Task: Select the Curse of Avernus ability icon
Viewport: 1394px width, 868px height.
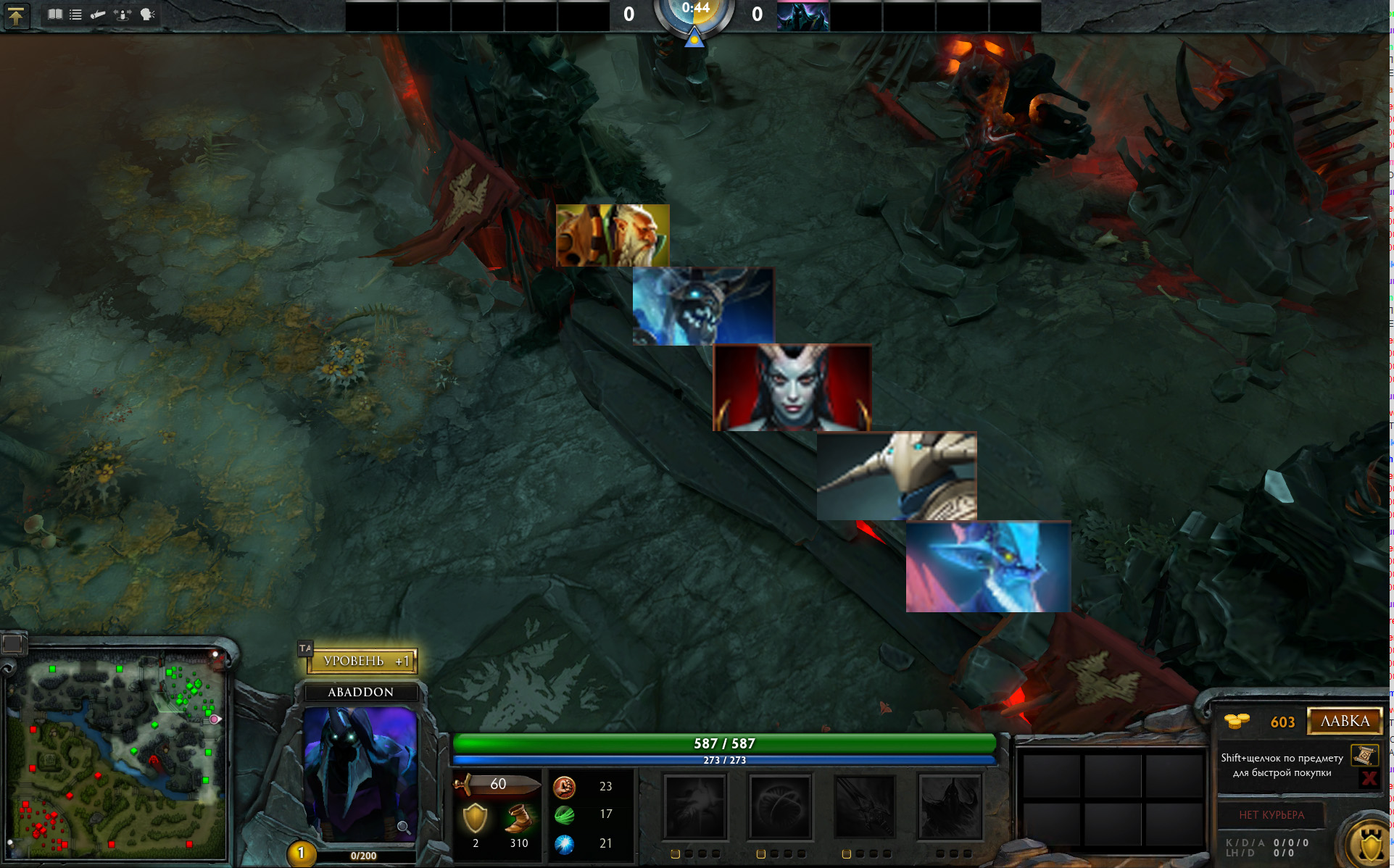Action: [865, 806]
